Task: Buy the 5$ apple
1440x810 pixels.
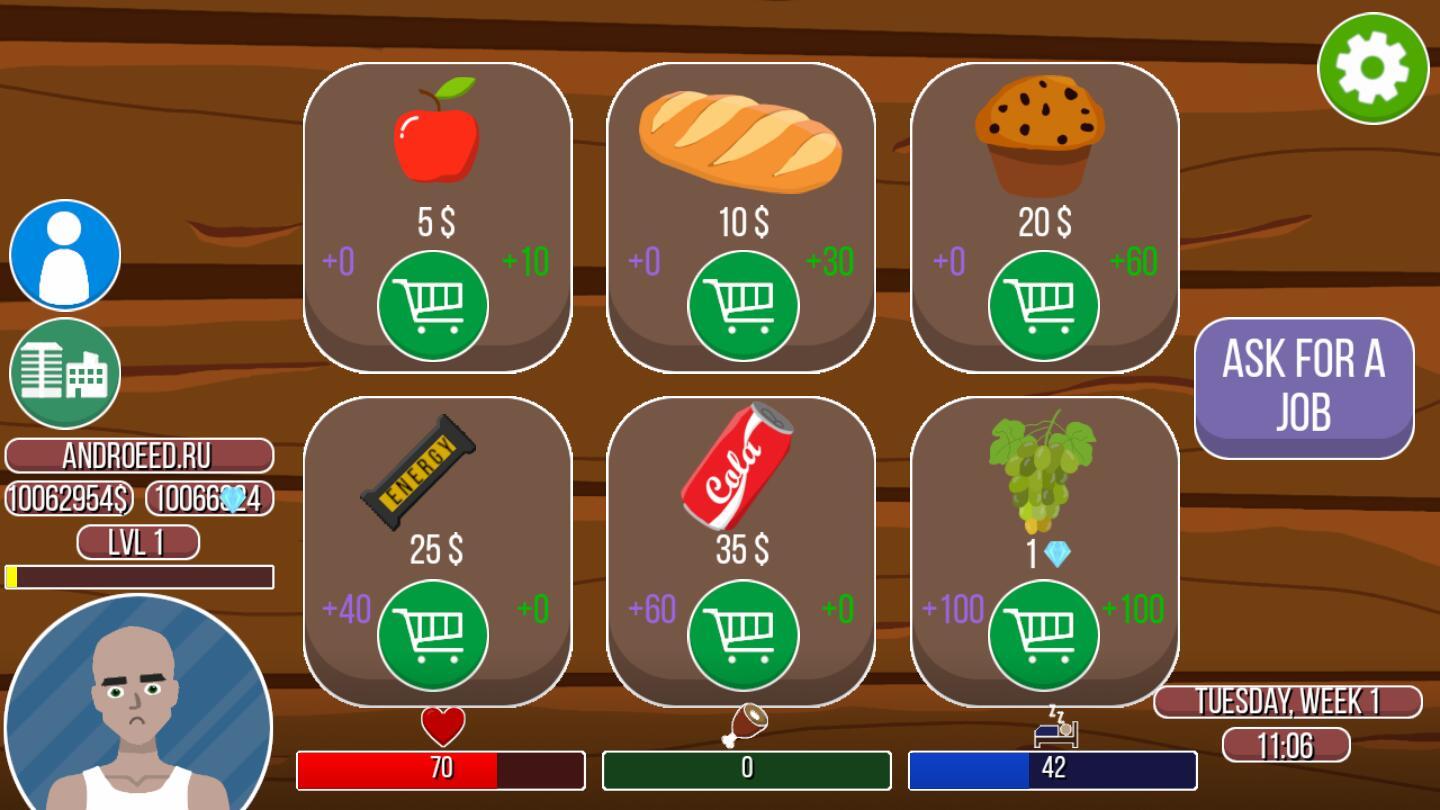Action: point(433,306)
